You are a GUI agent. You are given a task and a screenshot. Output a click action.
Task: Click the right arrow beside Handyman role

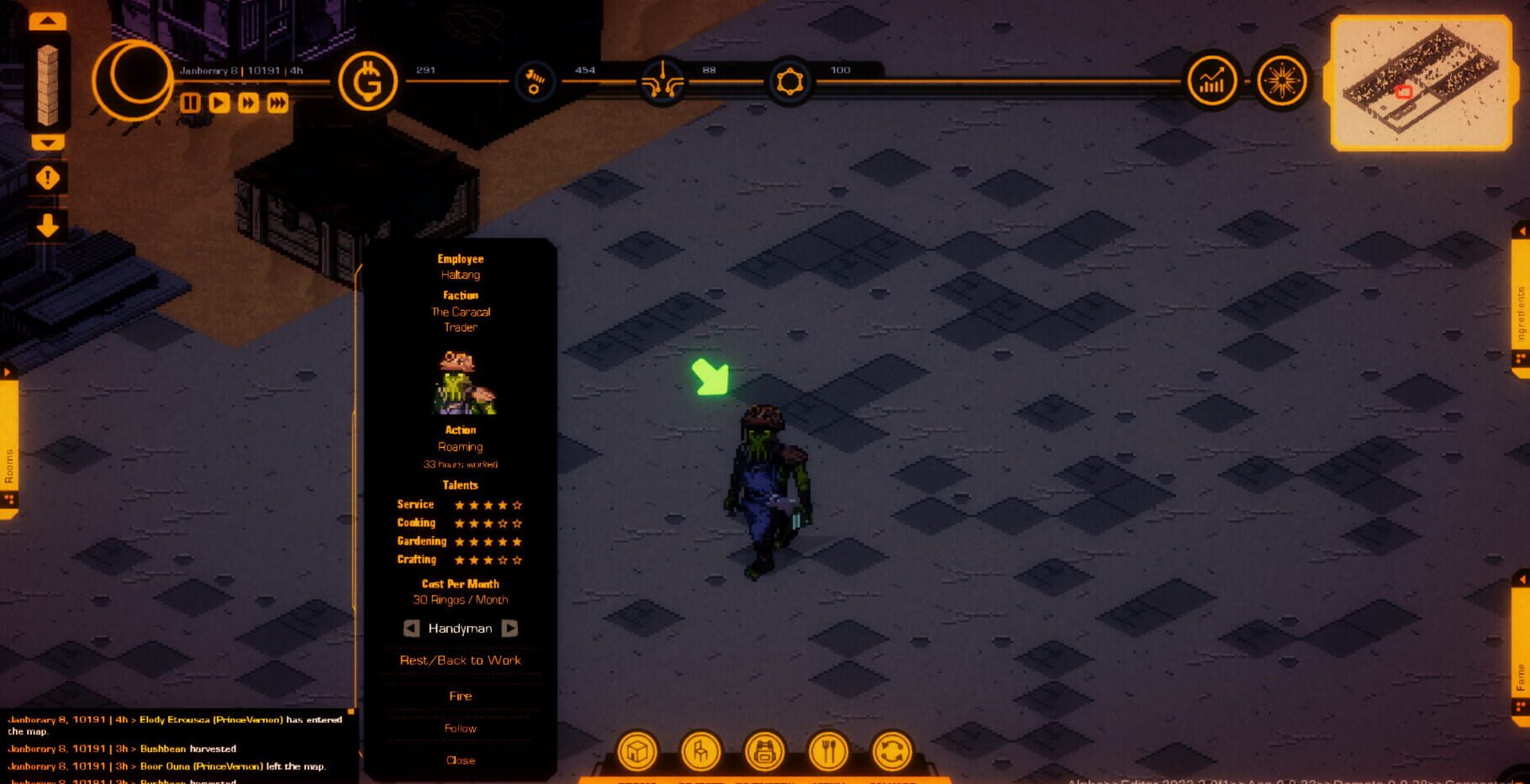pos(511,628)
